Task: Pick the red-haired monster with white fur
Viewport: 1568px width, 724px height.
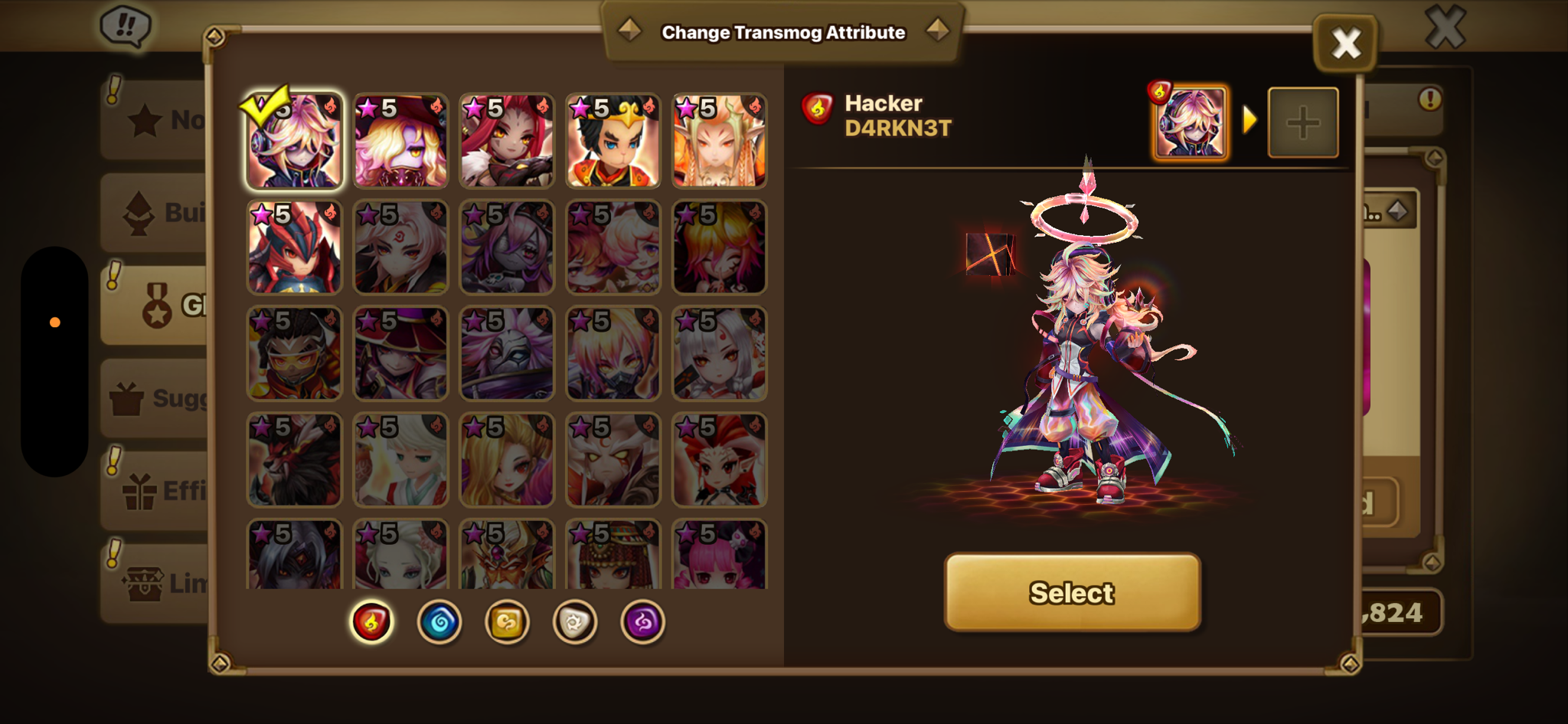Action: pos(507,141)
